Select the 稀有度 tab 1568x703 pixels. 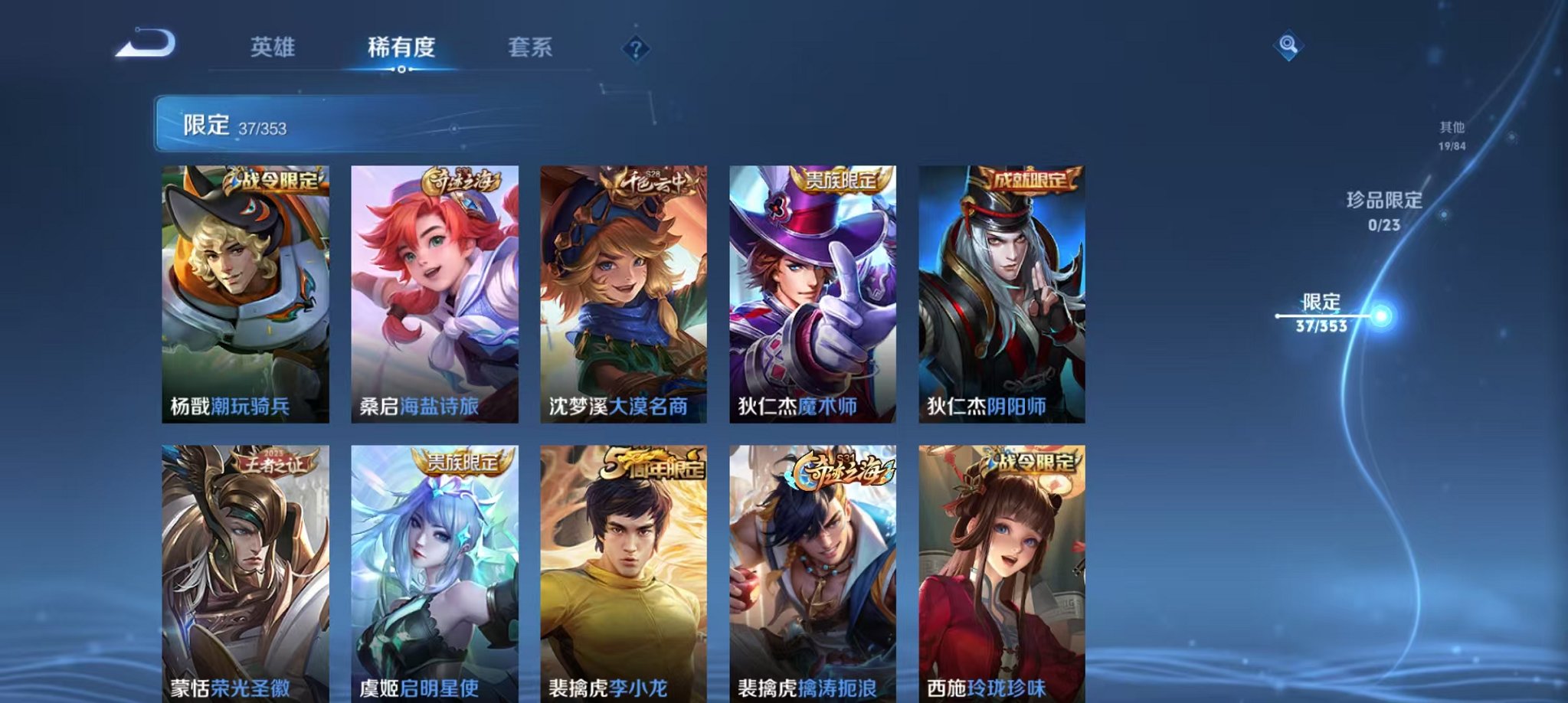(402, 47)
